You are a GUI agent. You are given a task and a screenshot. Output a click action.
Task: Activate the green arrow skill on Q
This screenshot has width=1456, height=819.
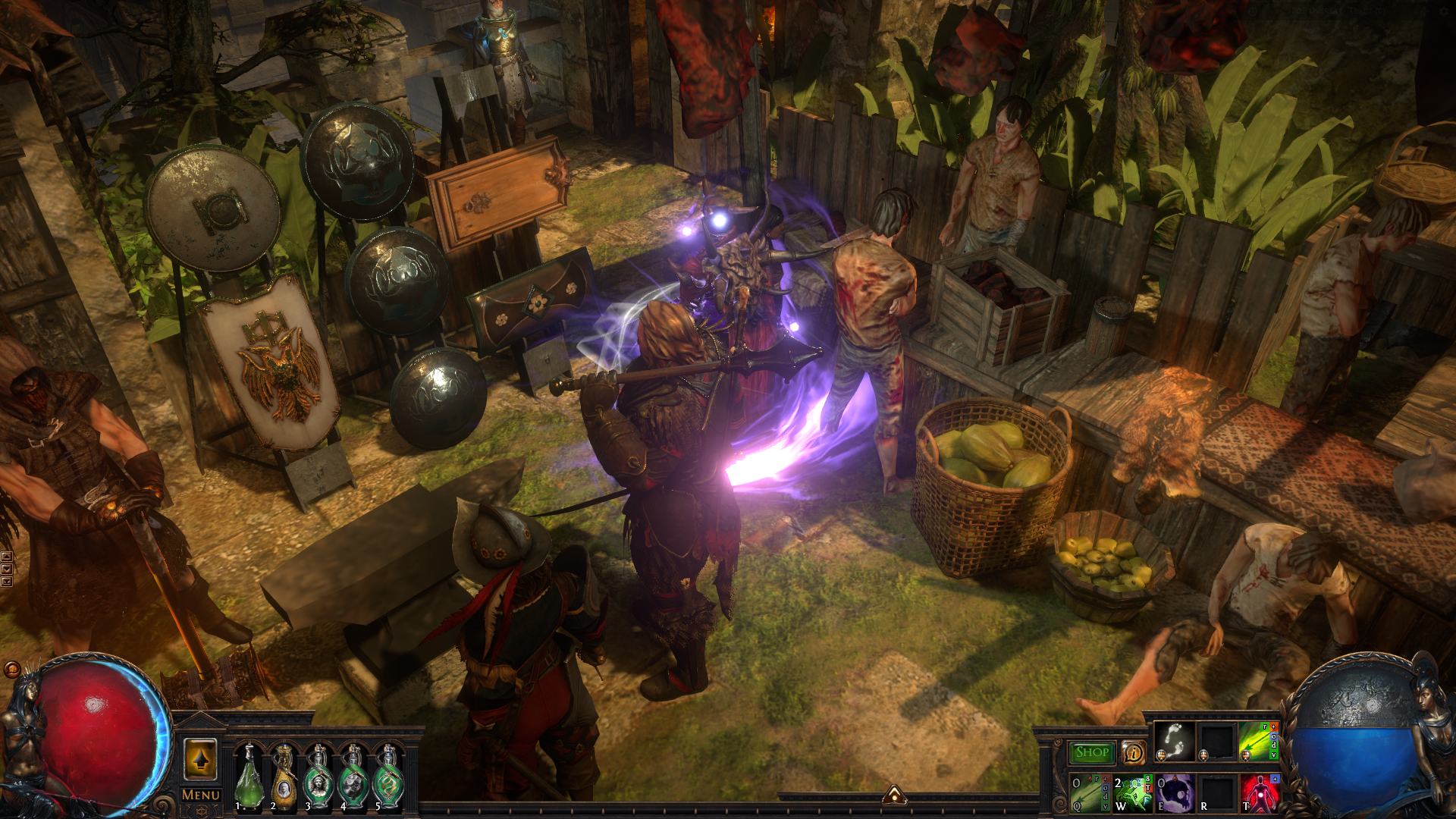click(1090, 792)
